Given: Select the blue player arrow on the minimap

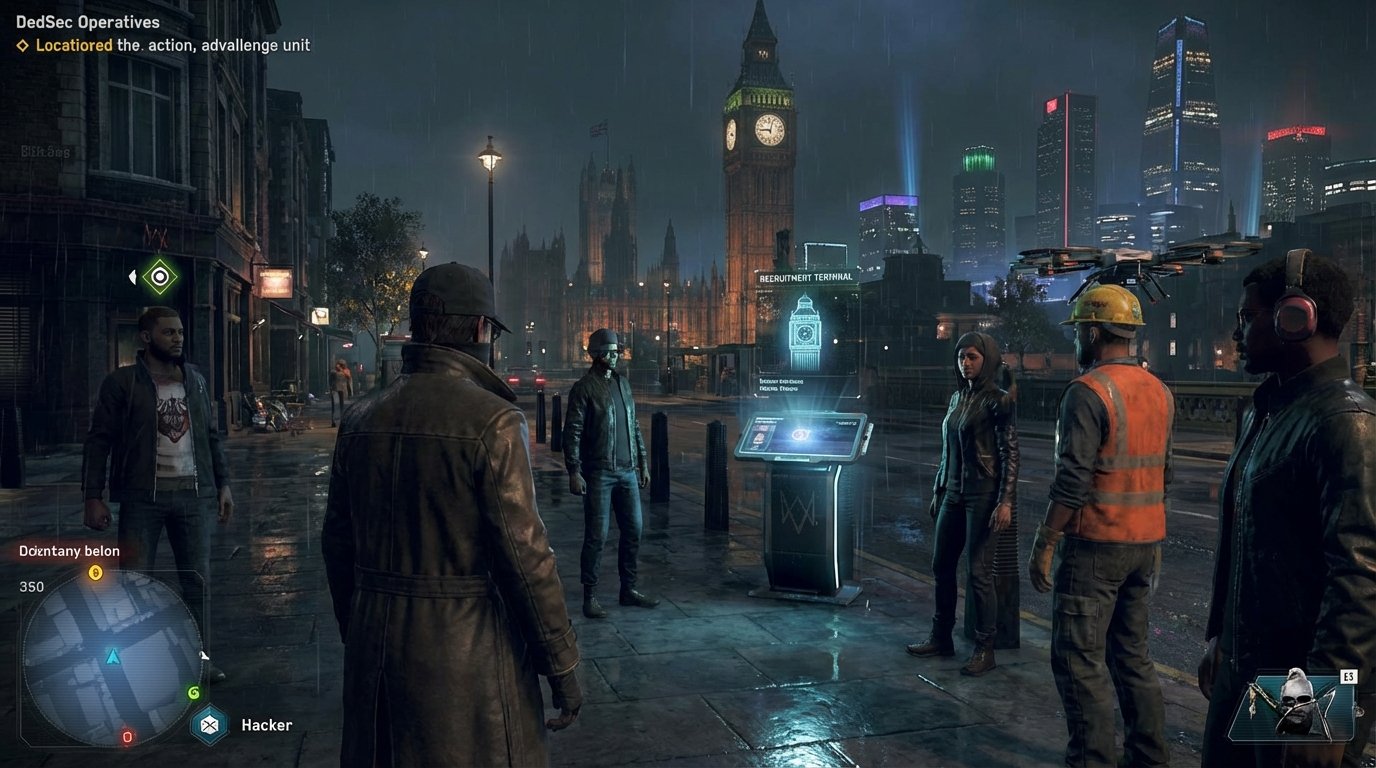Looking at the screenshot, I should [x=112, y=656].
